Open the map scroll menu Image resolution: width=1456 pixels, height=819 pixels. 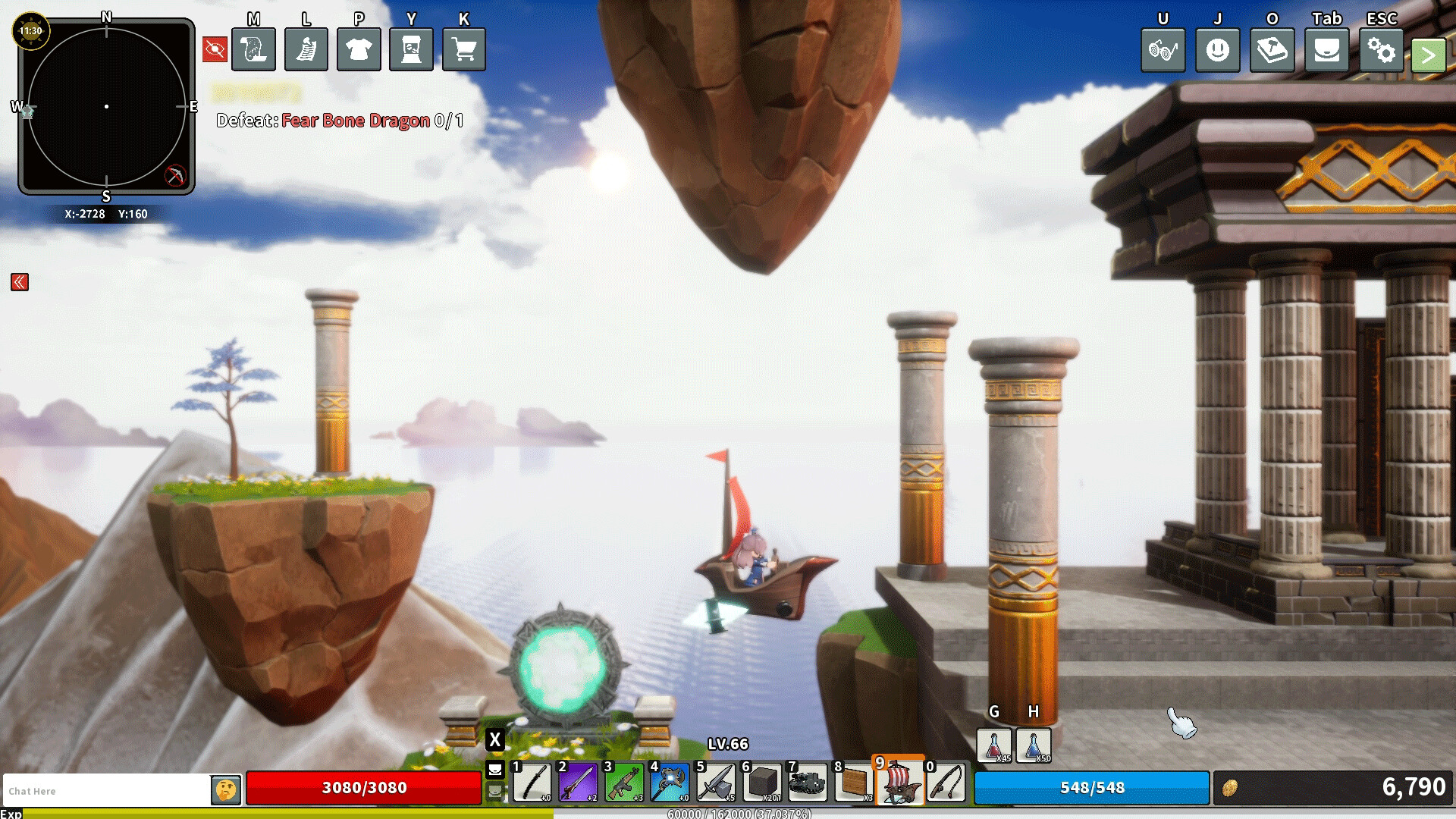253,50
